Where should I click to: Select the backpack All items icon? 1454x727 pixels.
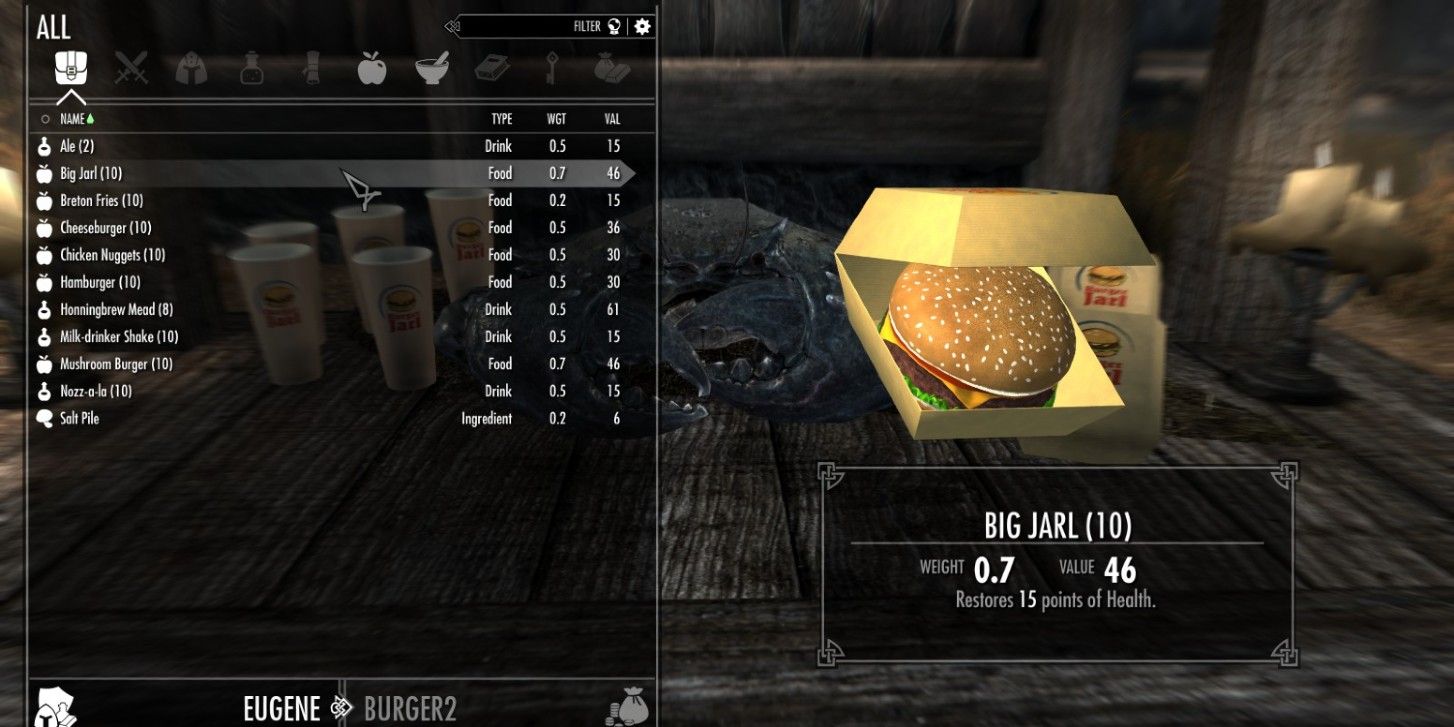coord(72,68)
